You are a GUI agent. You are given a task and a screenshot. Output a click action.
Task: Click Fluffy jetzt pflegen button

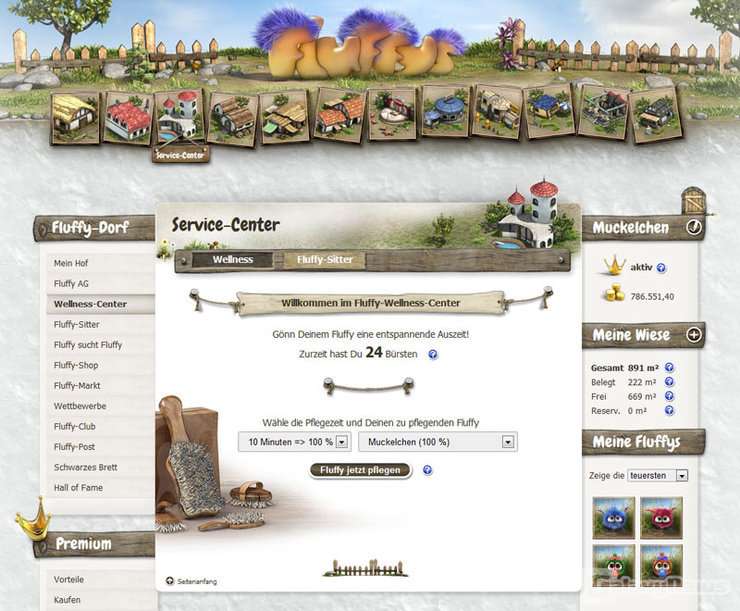point(360,470)
